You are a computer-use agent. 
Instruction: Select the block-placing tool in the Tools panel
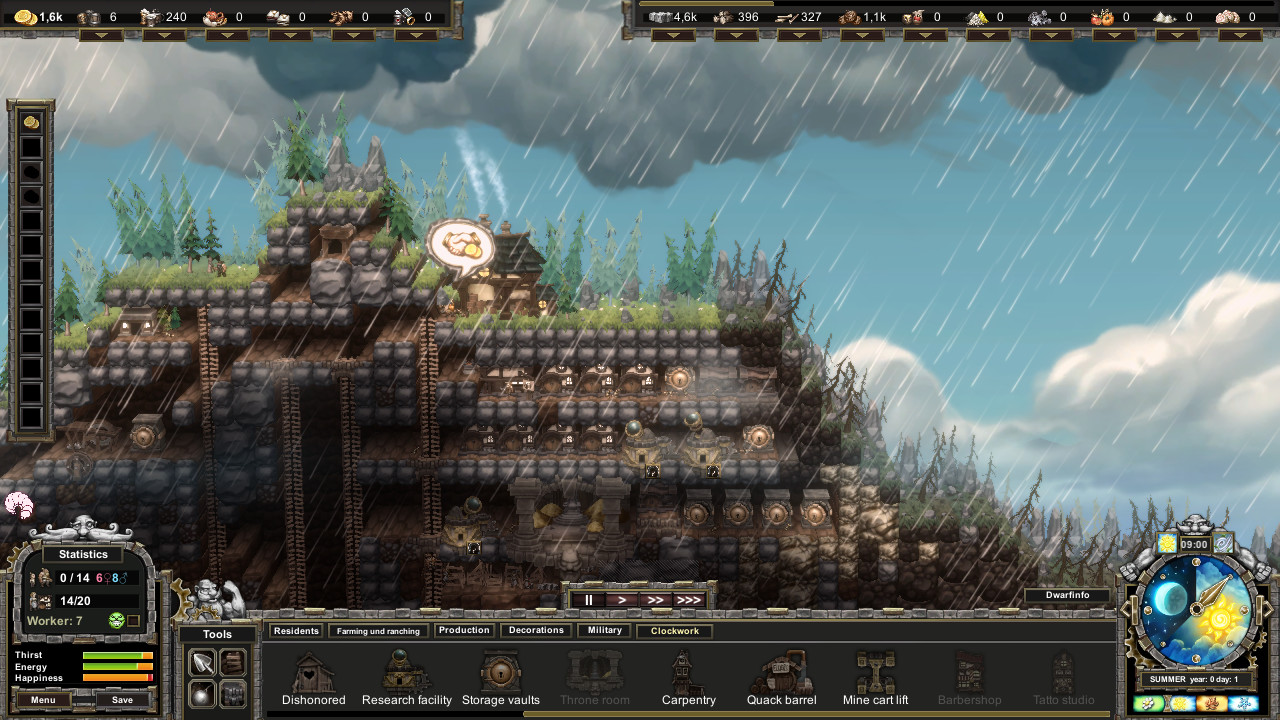[x=232, y=693]
